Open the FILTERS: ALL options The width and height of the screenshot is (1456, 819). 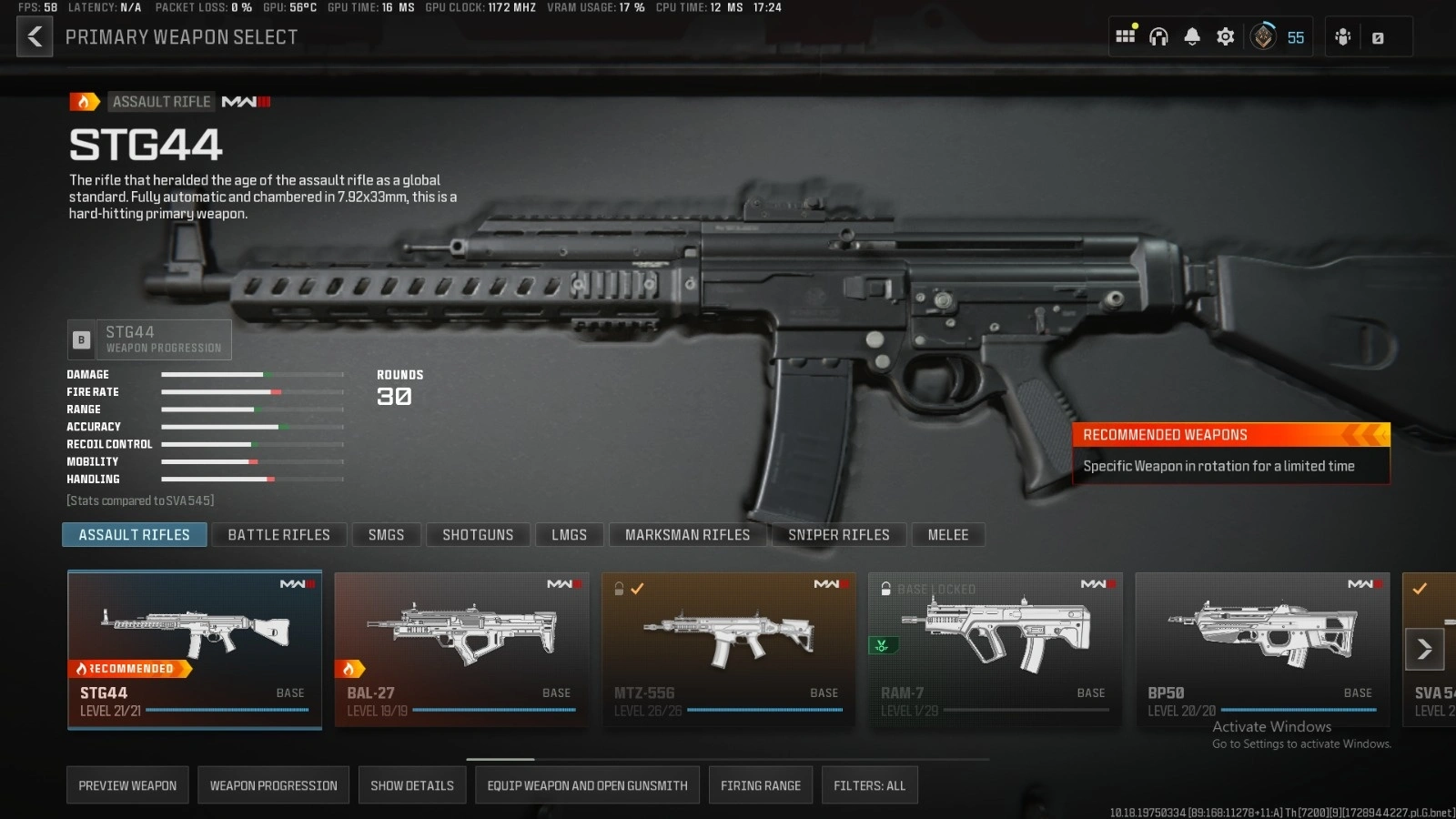(869, 784)
